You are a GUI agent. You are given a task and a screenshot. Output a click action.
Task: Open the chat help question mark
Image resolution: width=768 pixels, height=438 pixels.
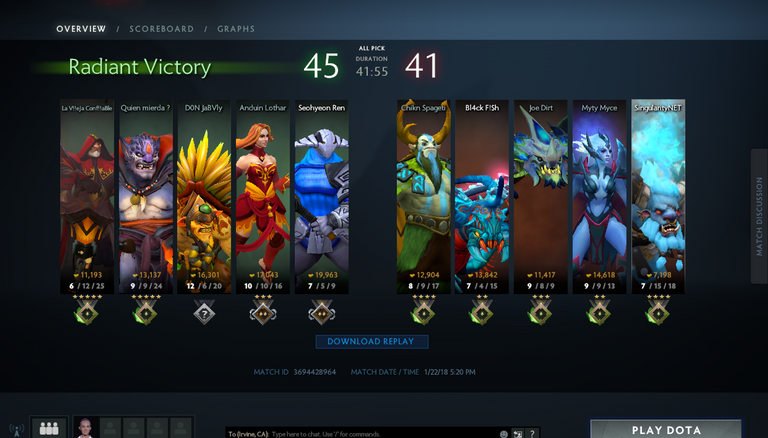click(533, 433)
